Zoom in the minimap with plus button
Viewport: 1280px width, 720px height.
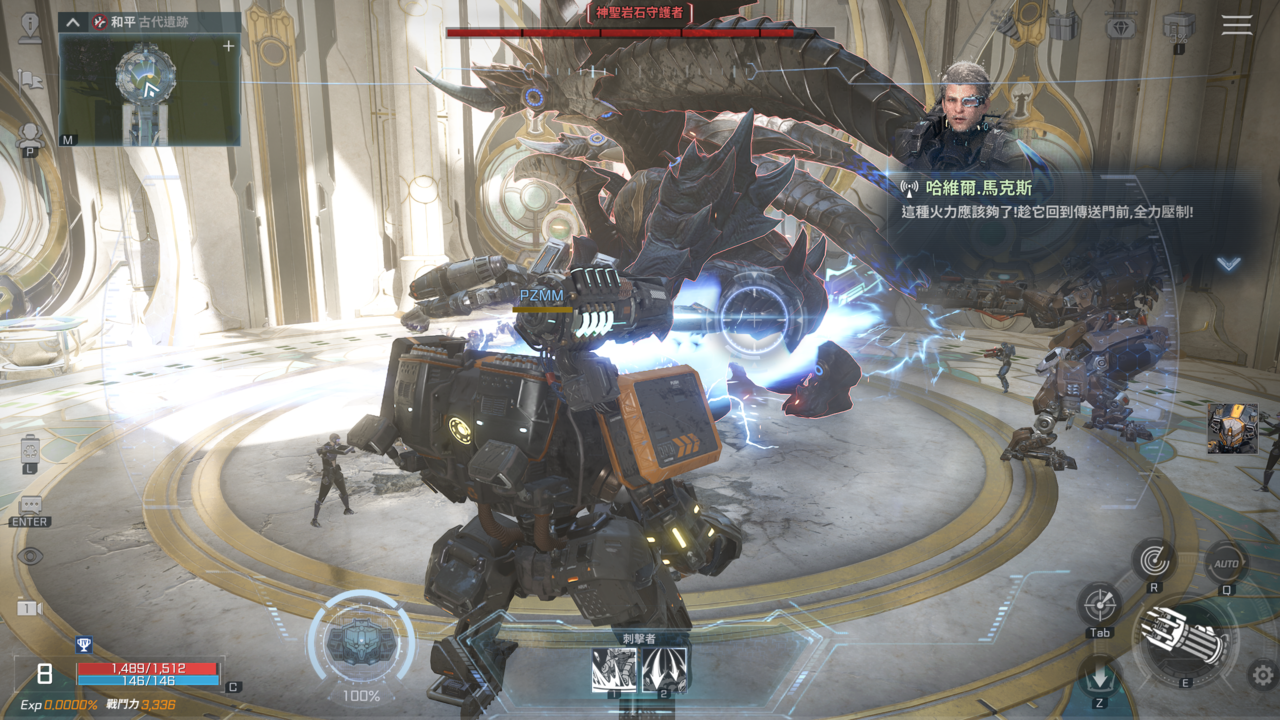pos(228,46)
